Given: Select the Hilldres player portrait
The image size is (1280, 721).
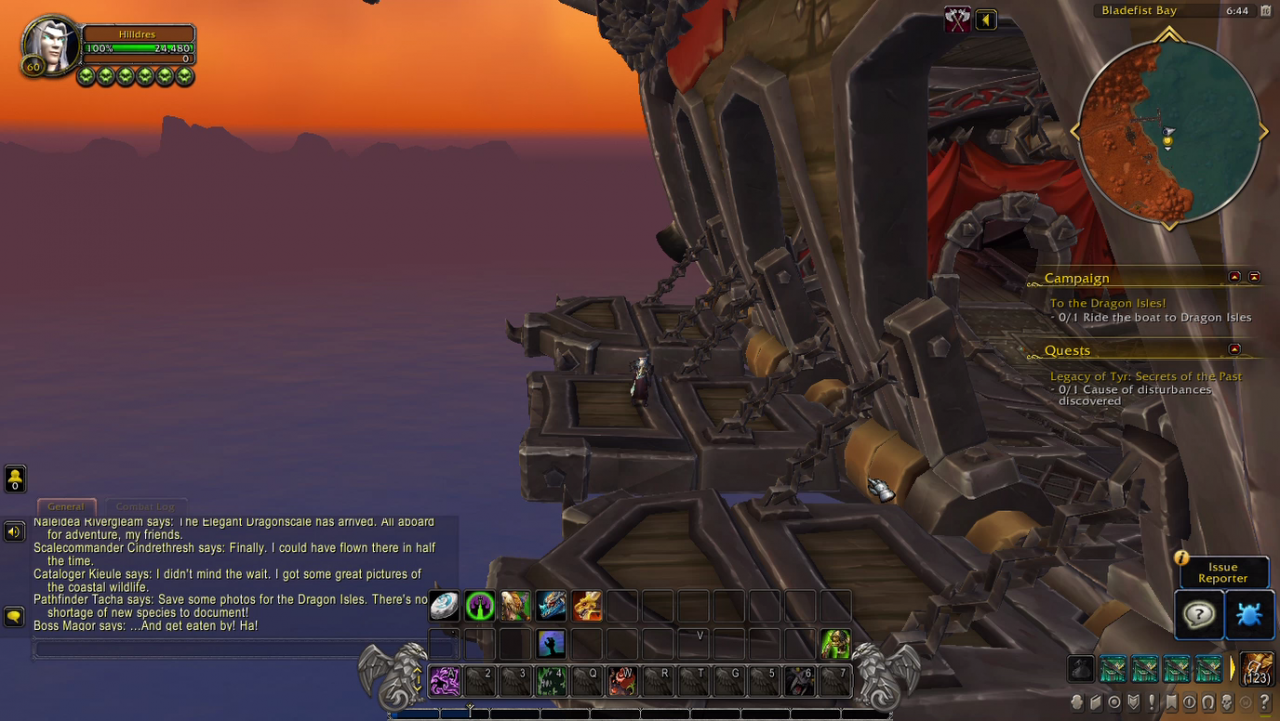Looking at the screenshot, I should pos(50,45).
